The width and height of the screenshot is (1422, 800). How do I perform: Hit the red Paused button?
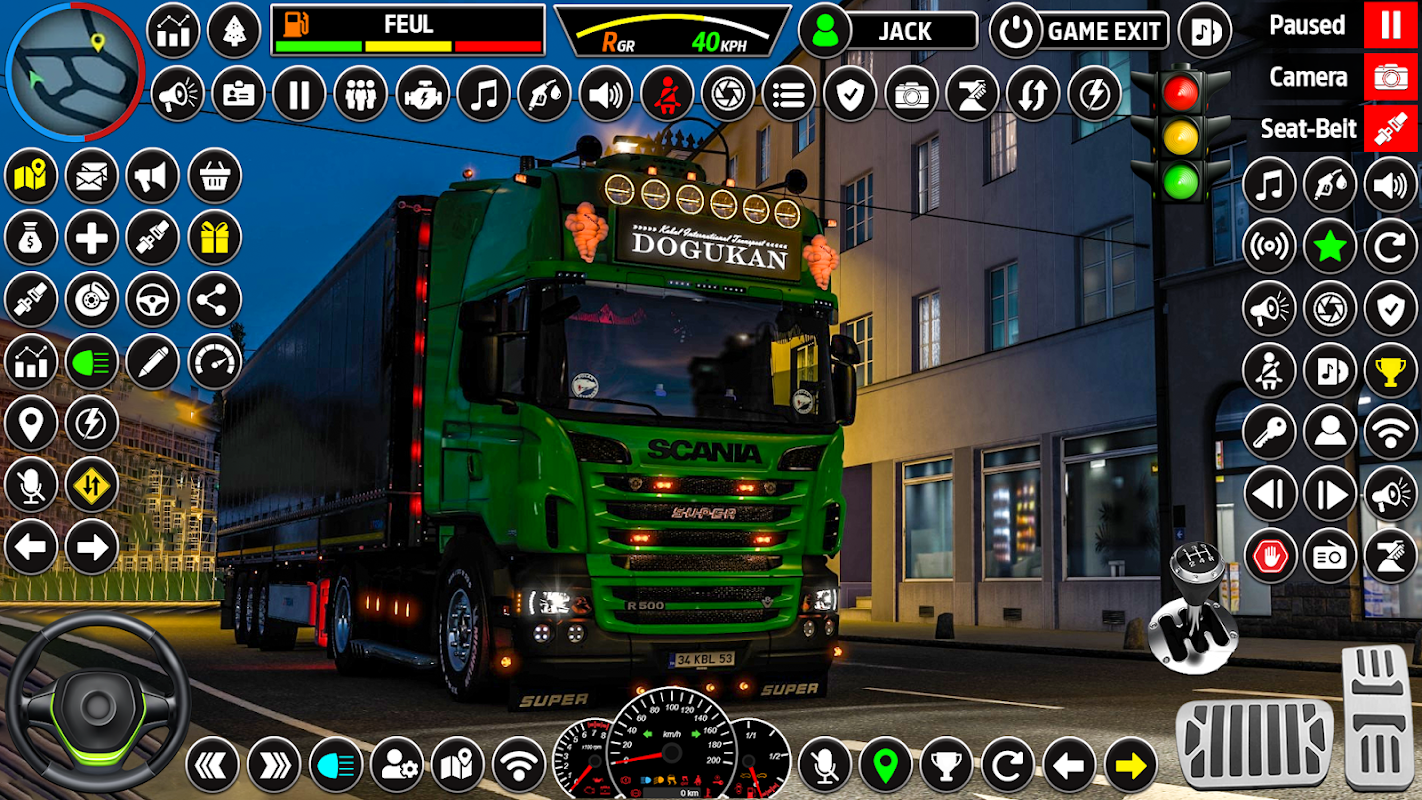click(x=1390, y=25)
